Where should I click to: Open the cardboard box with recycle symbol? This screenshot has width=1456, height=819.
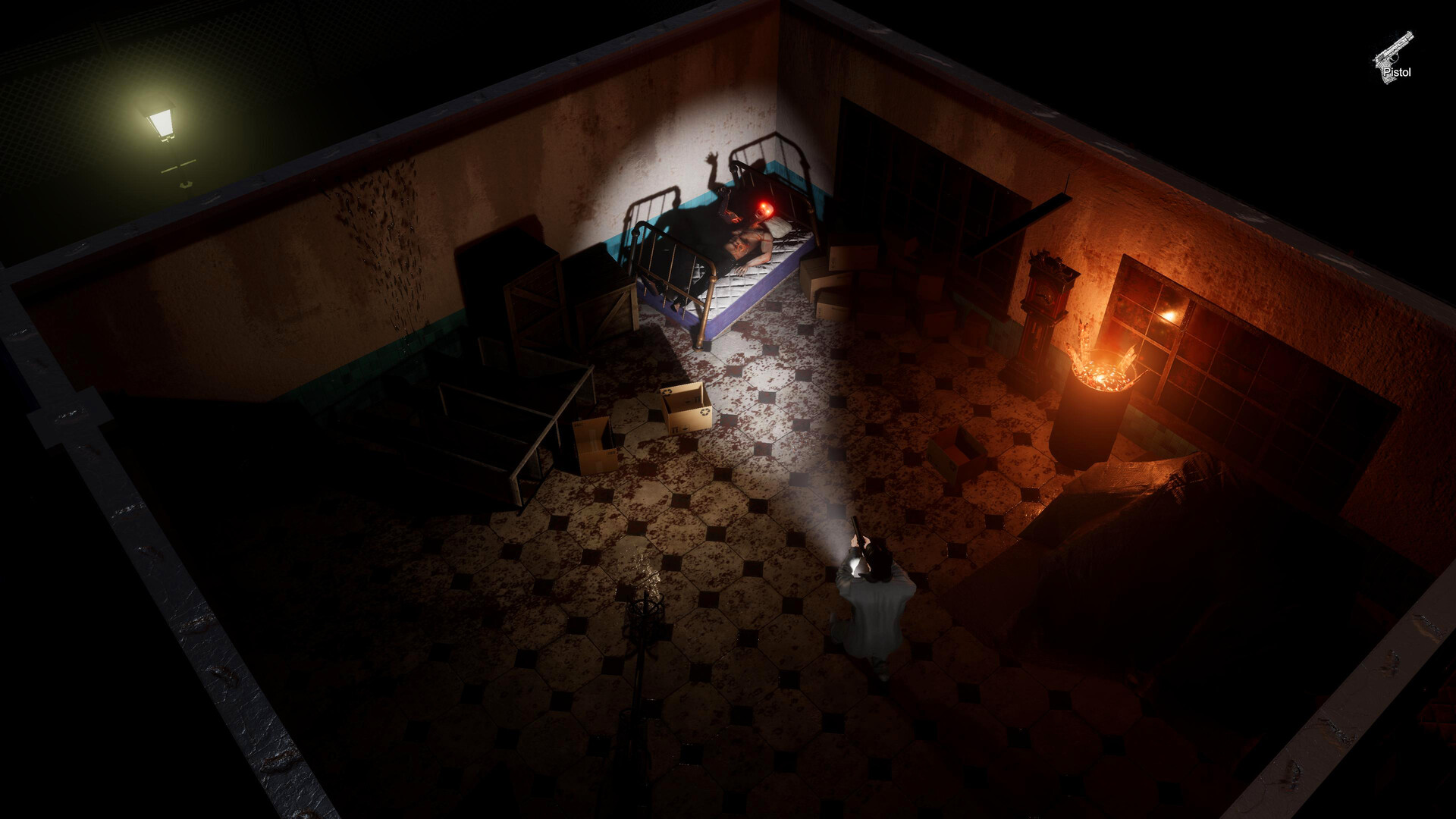pyautogui.click(x=686, y=409)
